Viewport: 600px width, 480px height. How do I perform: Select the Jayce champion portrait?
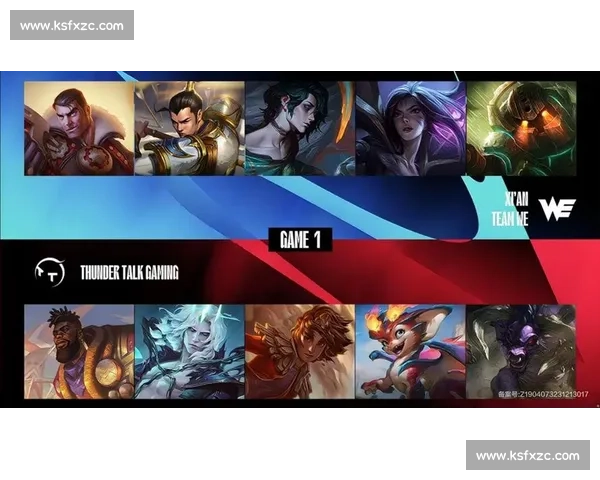click(79, 128)
